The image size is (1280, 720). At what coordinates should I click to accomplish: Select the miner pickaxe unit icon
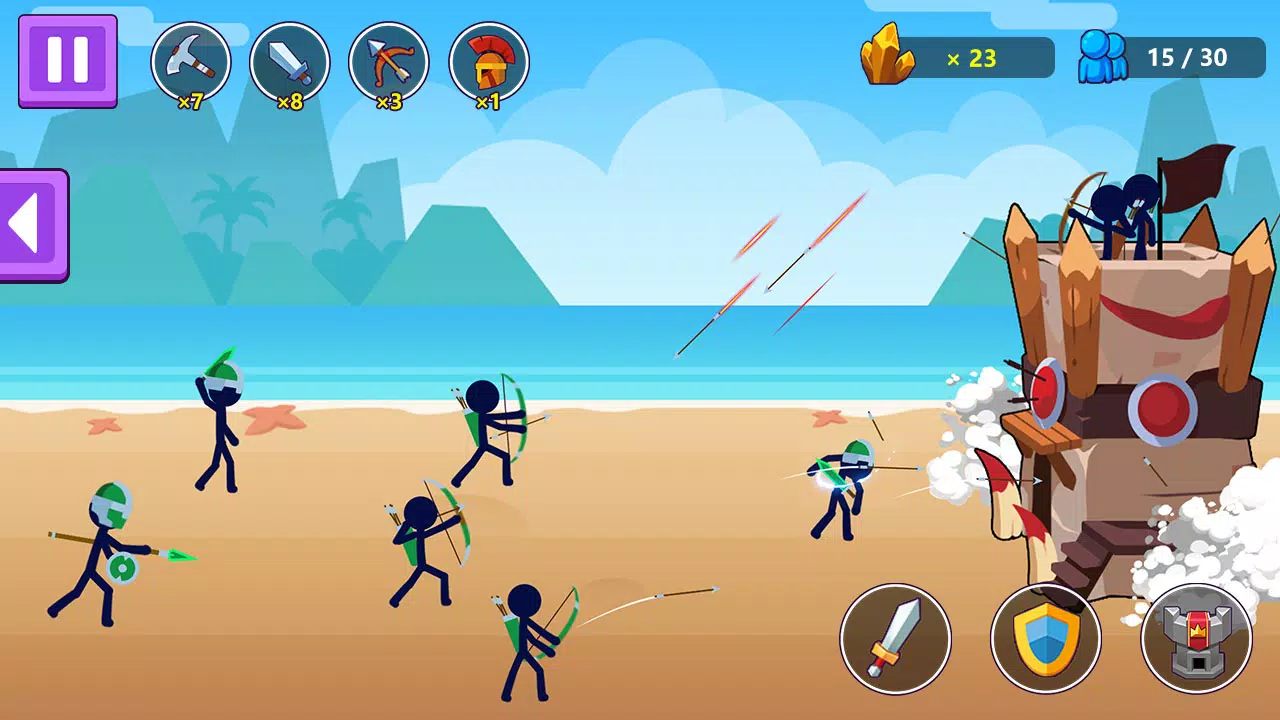coord(191,61)
